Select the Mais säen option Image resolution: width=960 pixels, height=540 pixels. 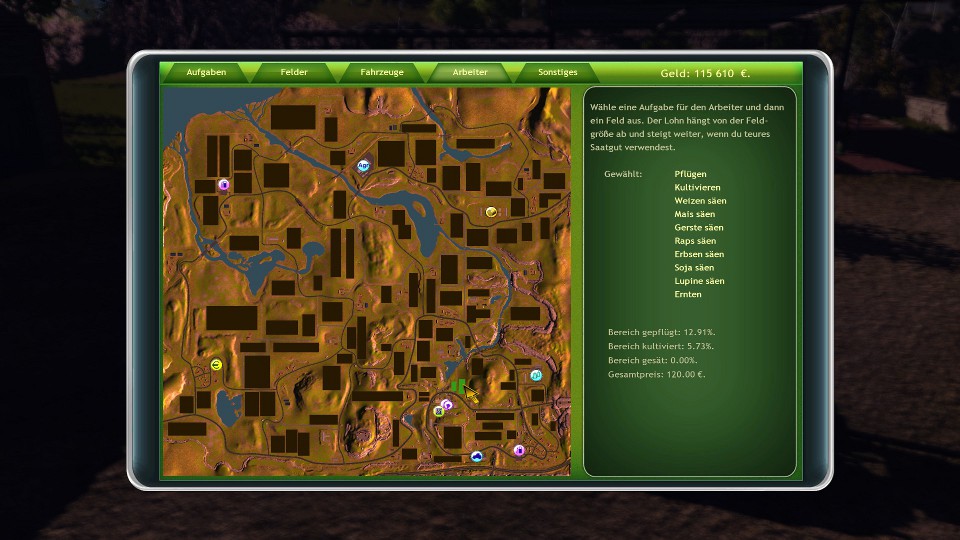click(694, 214)
